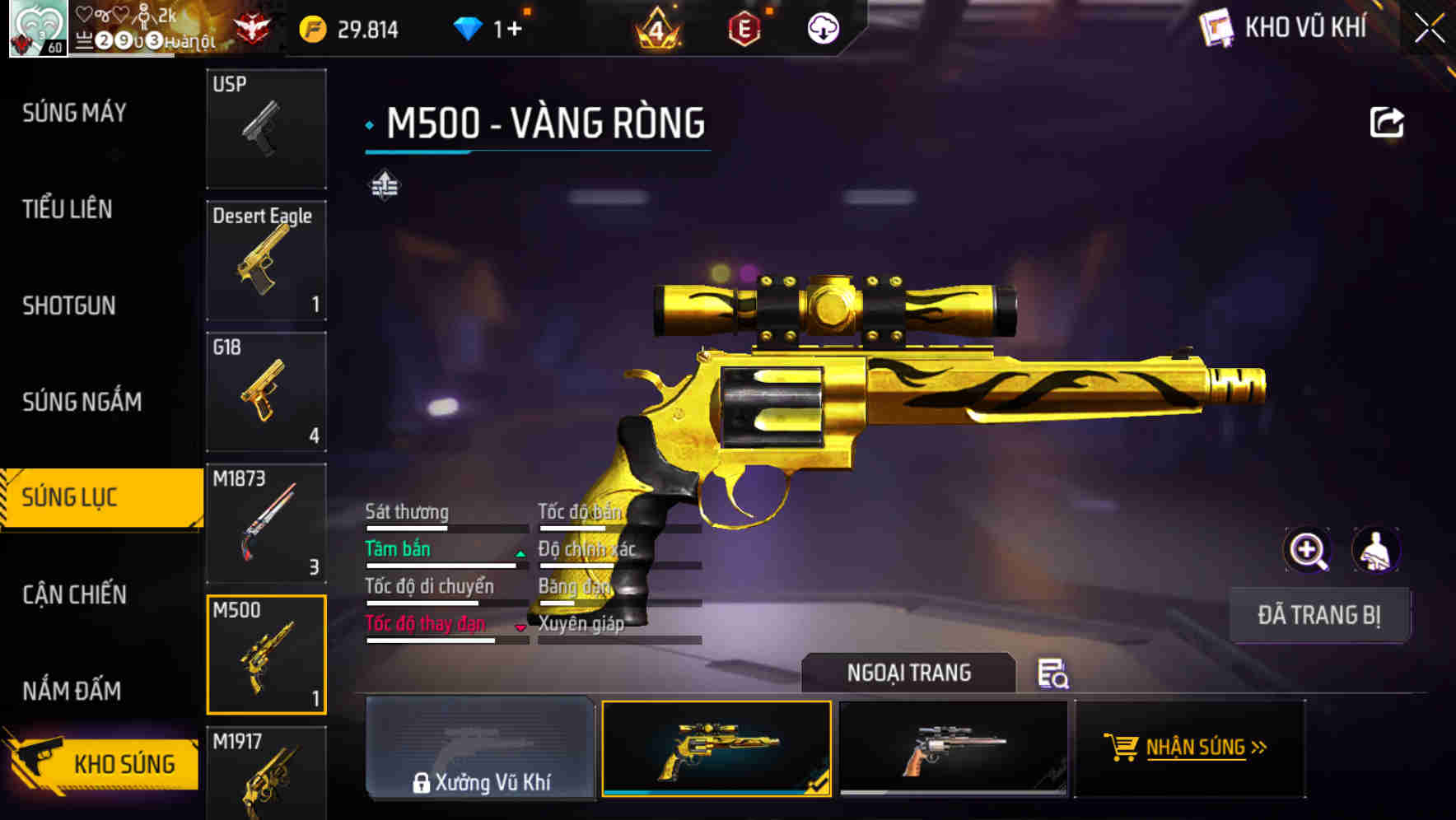The image size is (1456, 820).
Task: Click the ĐÃ TRANG BỊ button
Action: [x=1319, y=615]
